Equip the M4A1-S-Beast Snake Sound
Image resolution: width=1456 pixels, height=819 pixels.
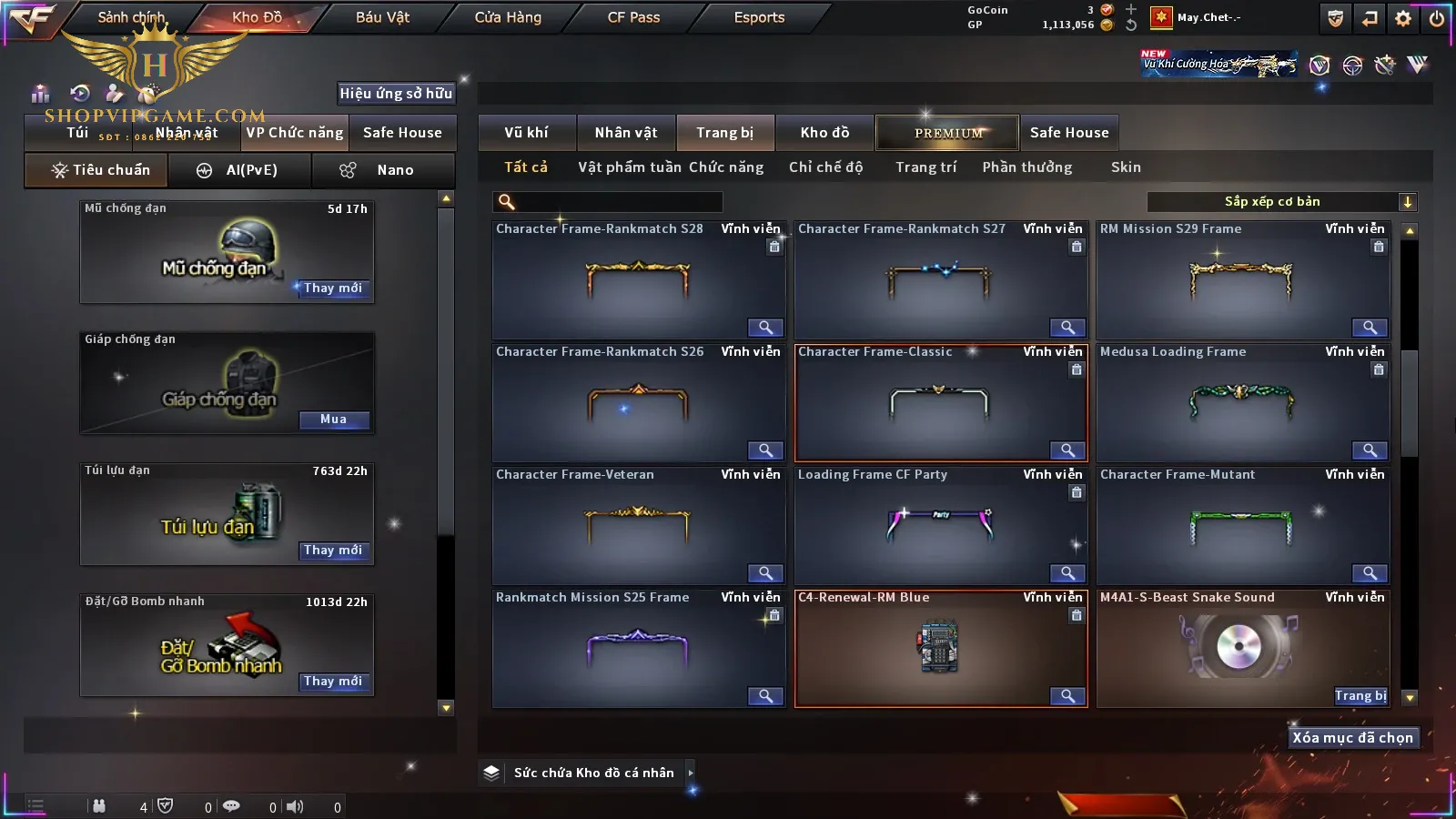click(x=1360, y=696)
